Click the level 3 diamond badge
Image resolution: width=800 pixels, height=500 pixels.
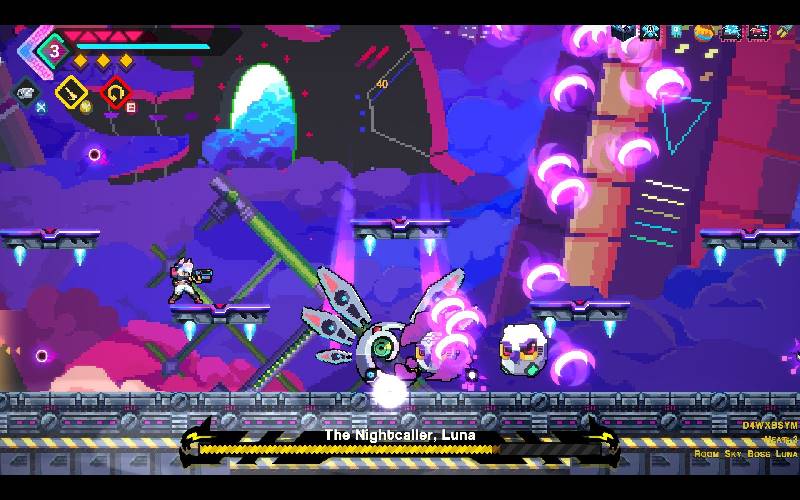[57, 47]
